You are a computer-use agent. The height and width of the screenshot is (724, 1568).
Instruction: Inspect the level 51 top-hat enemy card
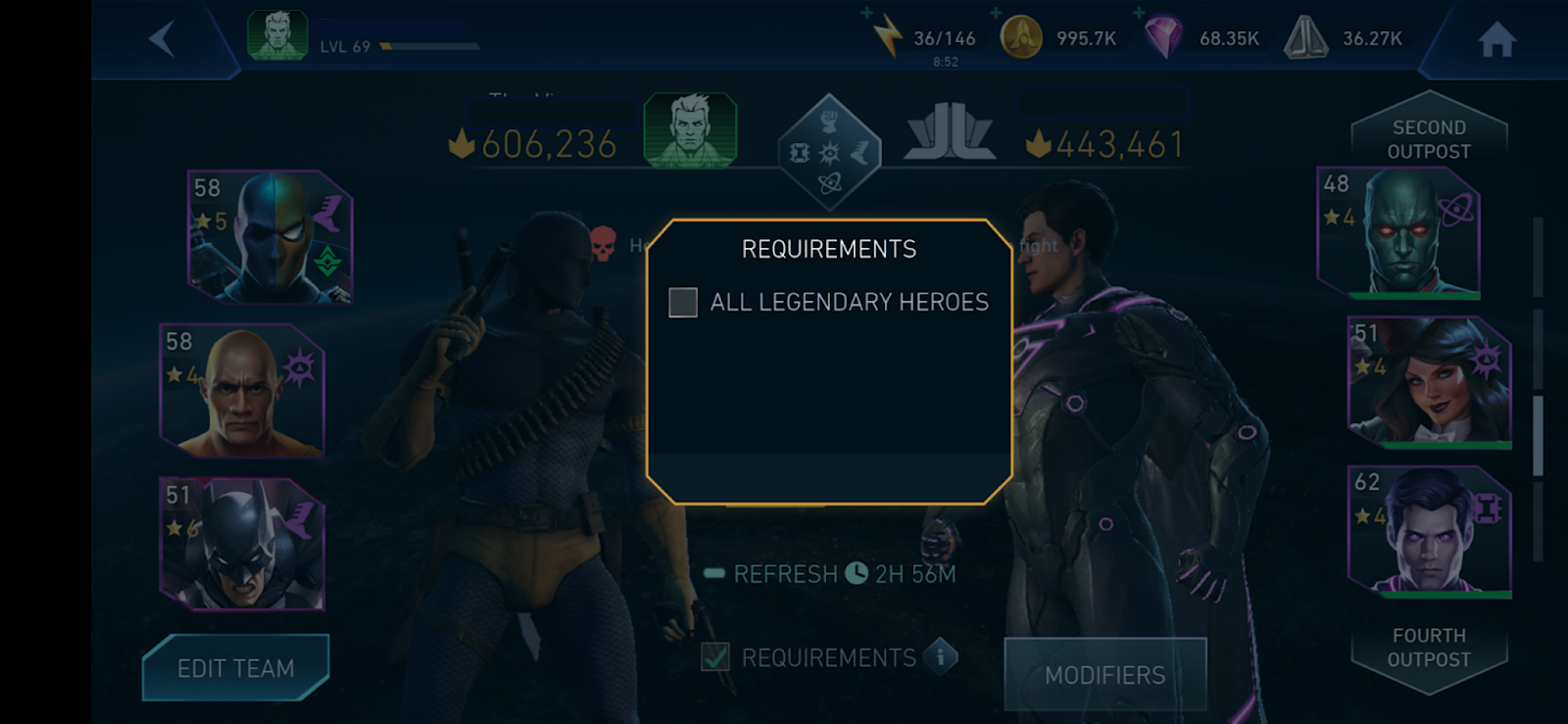[x=1430, y=382]
